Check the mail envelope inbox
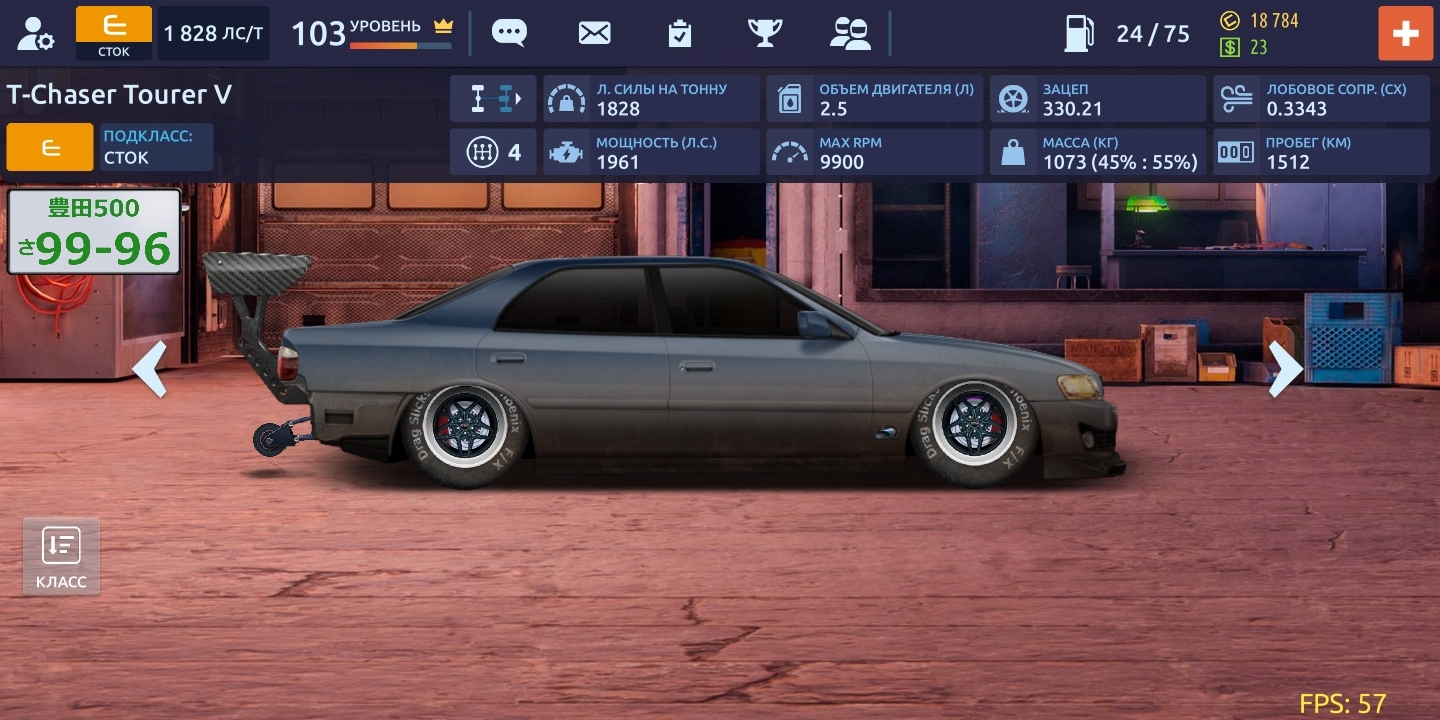The width and height of the screenshot is (1440, 720). pos(594,33)
